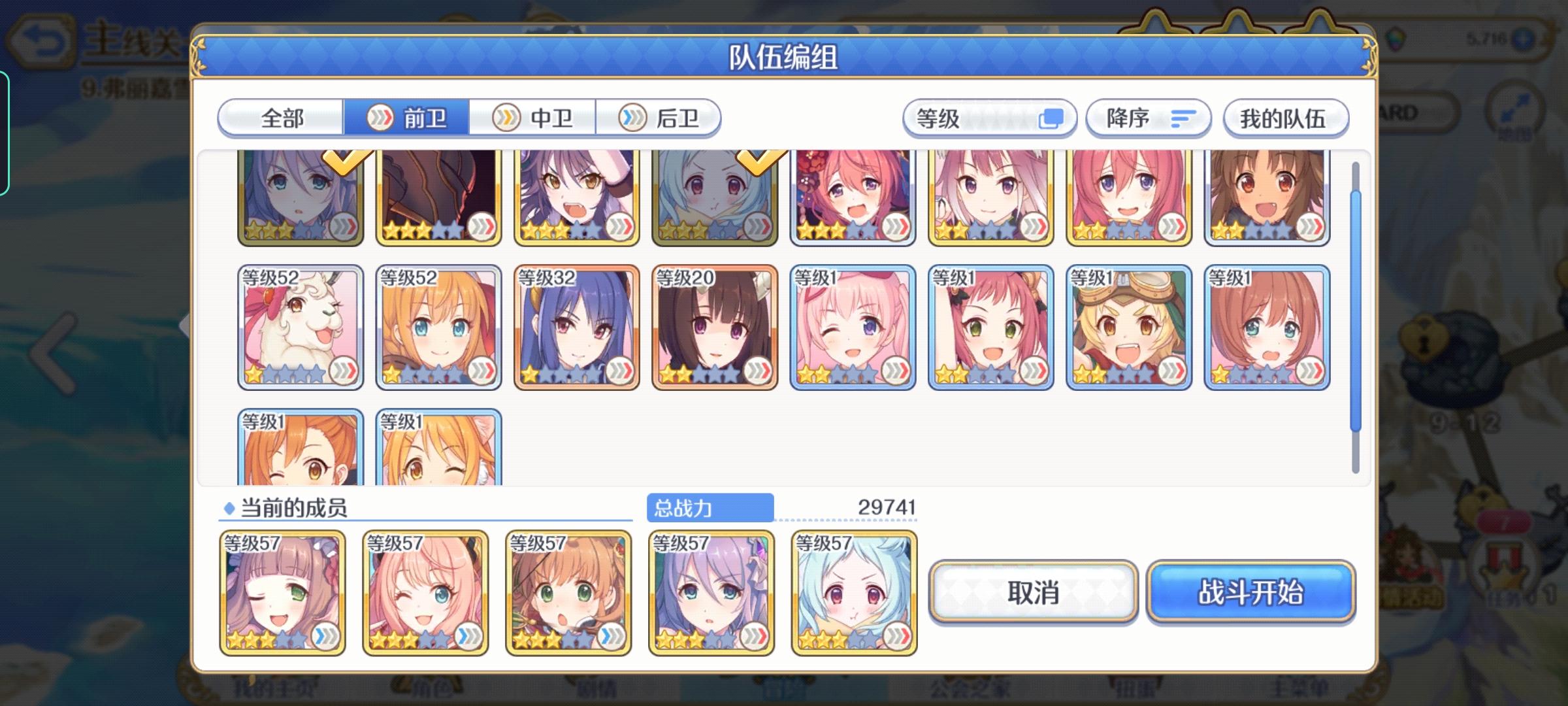Click 取消 to cancel team editing
This screenshot has height=706, width=1568.
(1032, 593)
